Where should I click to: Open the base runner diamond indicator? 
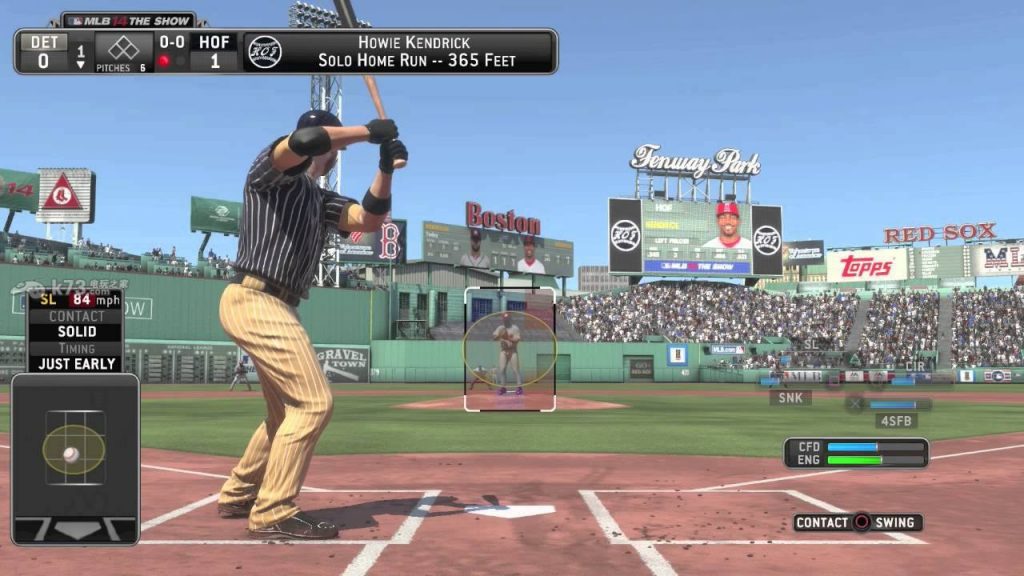point(123,48)
